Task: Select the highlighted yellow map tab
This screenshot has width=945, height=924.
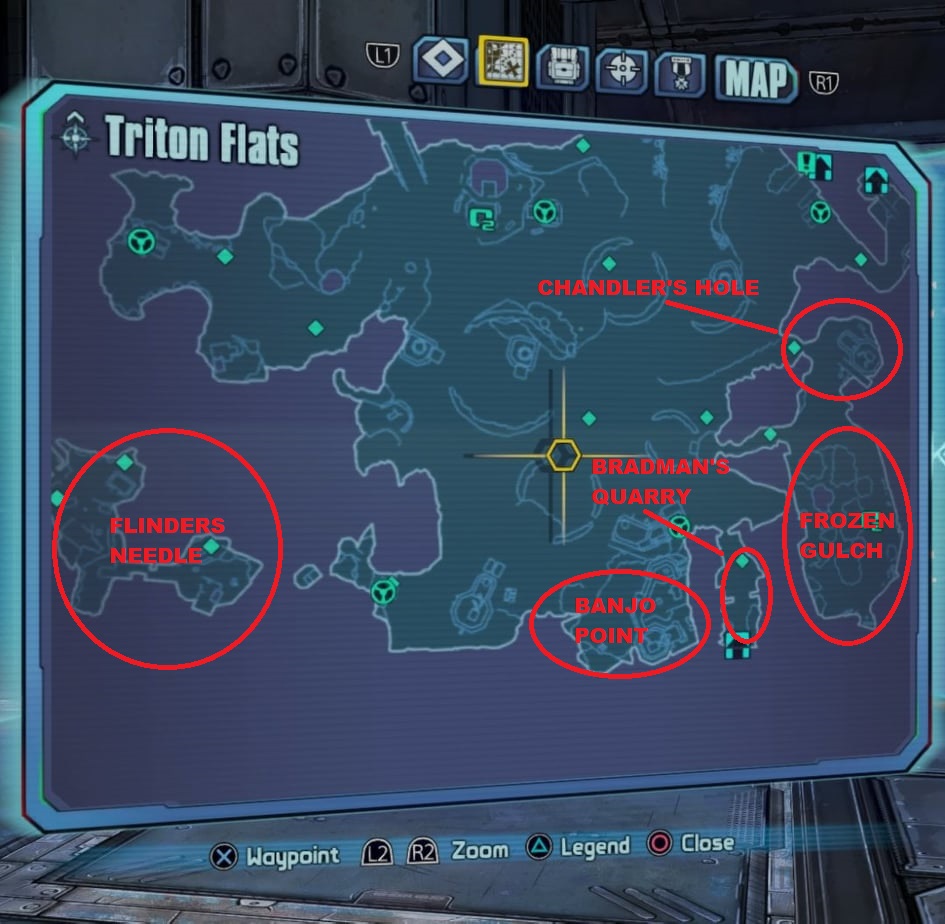Action: (502, 62)
